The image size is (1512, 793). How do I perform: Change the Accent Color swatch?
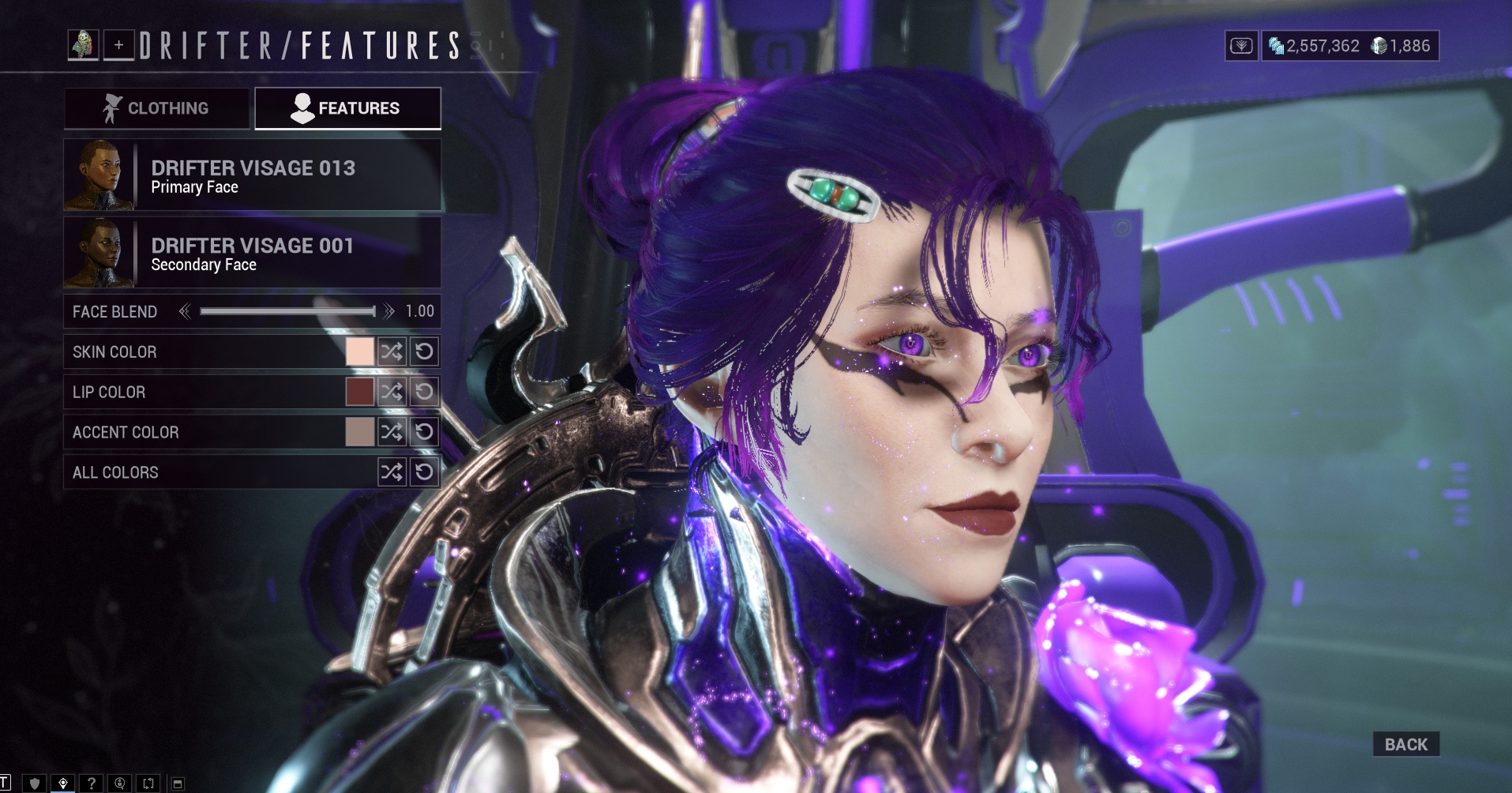359,432
